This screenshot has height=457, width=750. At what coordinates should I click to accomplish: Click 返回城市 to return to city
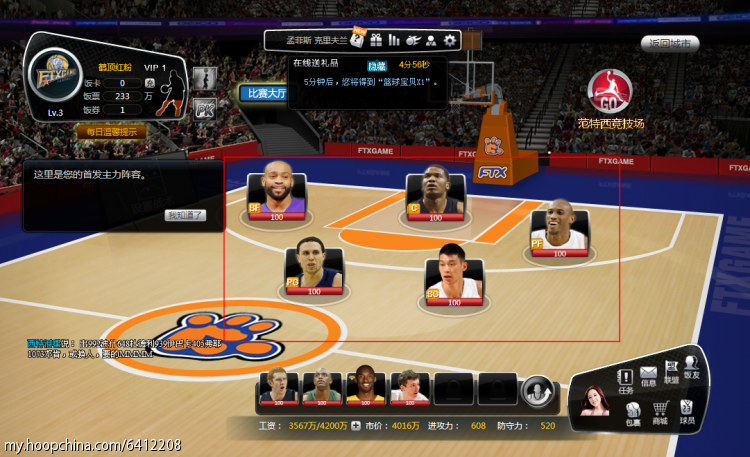[x=669, y=44]
